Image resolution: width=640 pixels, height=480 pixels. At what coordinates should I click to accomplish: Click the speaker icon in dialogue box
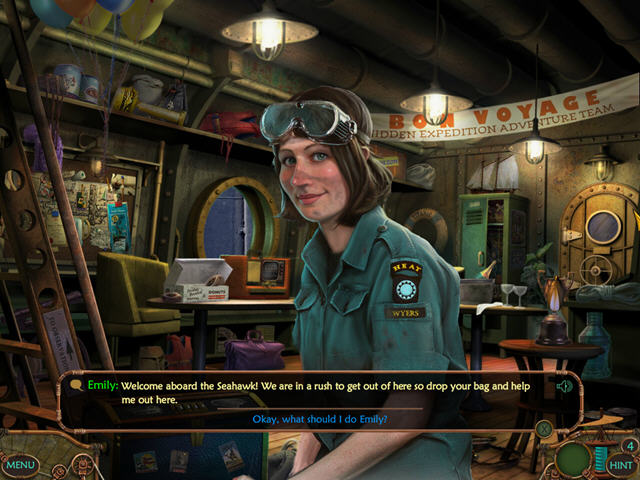click(565, 386)
